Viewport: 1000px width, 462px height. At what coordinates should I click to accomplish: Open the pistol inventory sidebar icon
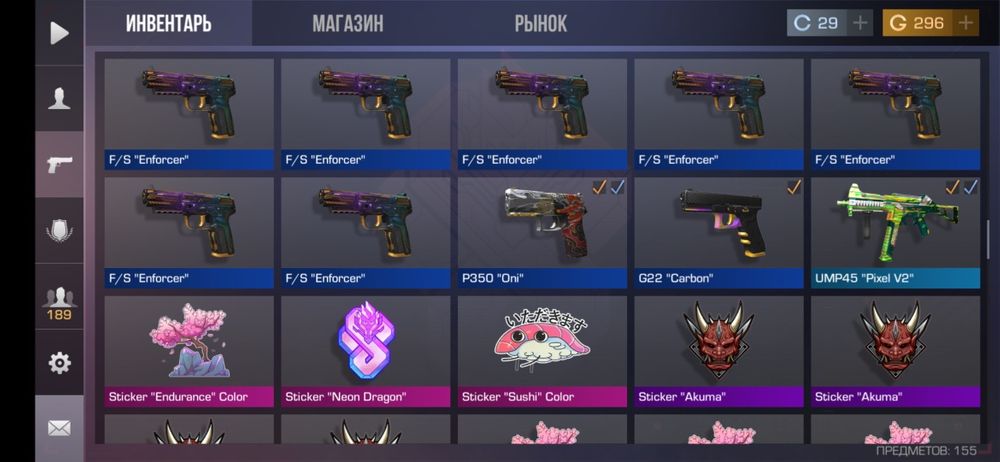60,164
